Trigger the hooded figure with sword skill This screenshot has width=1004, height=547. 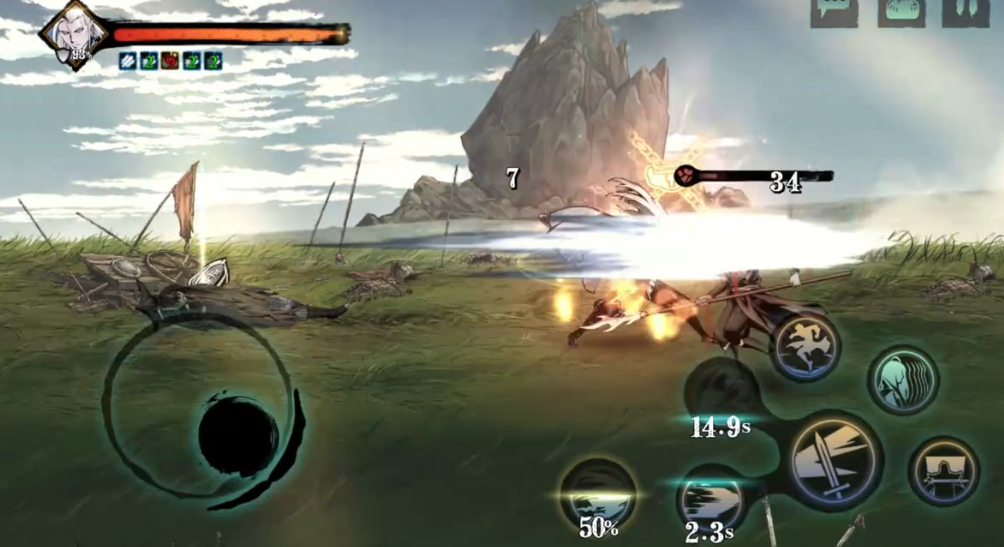[943, 470]
